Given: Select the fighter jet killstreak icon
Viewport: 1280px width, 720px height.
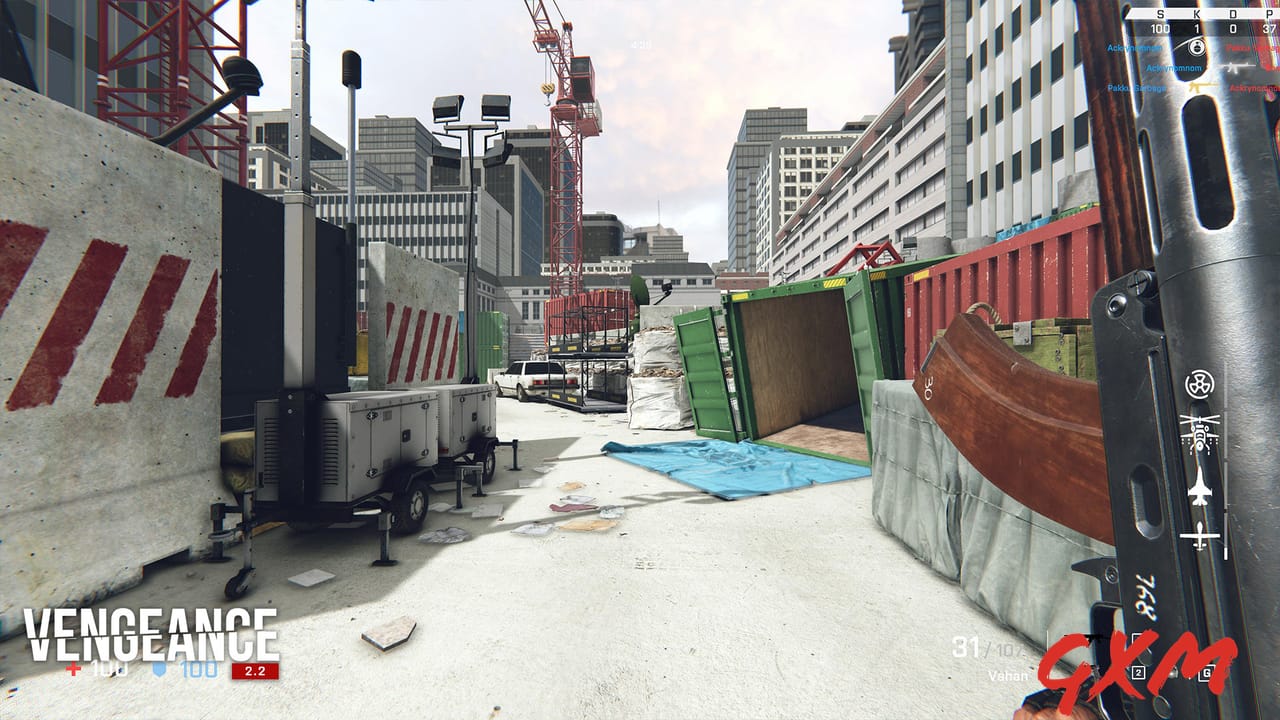Looking at the screenshot, I should (x=1200, y=484).
